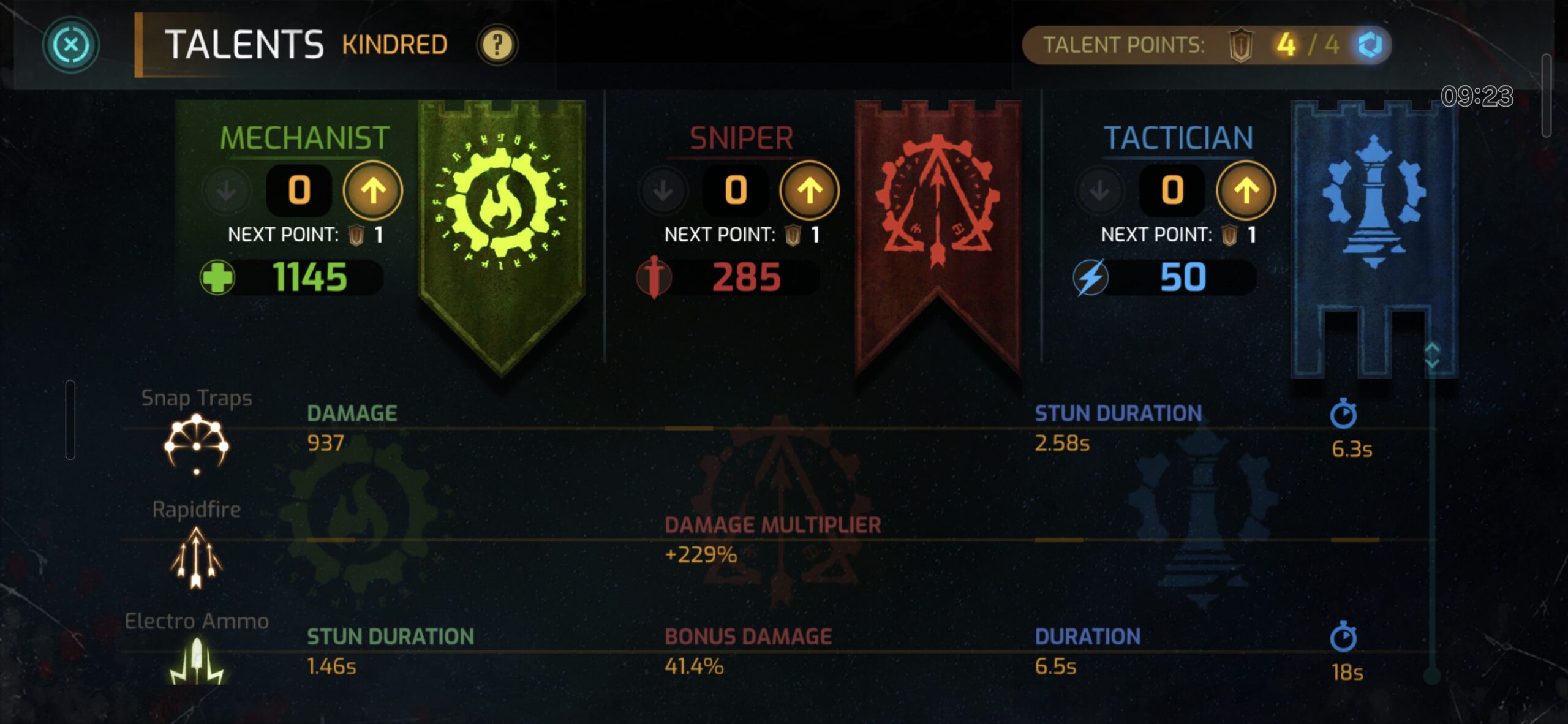Remove a point from Mechanist
The width and height of the screenshot is (1568, 724).
tap(227, 190)
